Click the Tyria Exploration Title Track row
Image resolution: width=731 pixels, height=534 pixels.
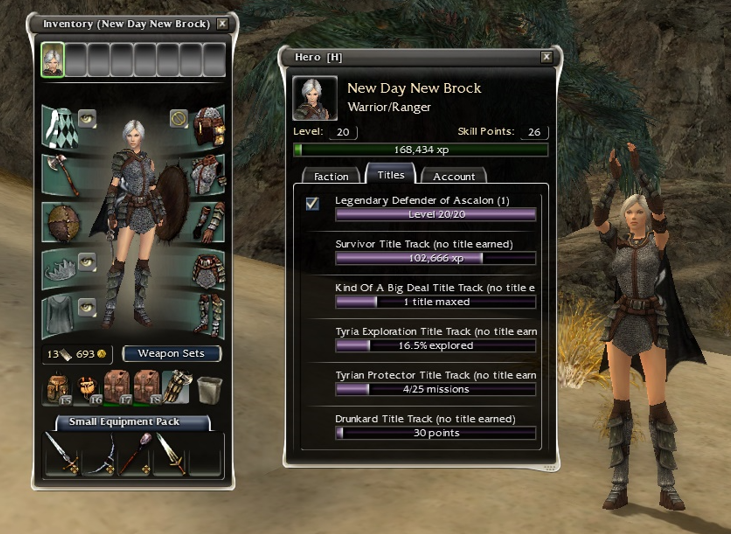point(435,338)
